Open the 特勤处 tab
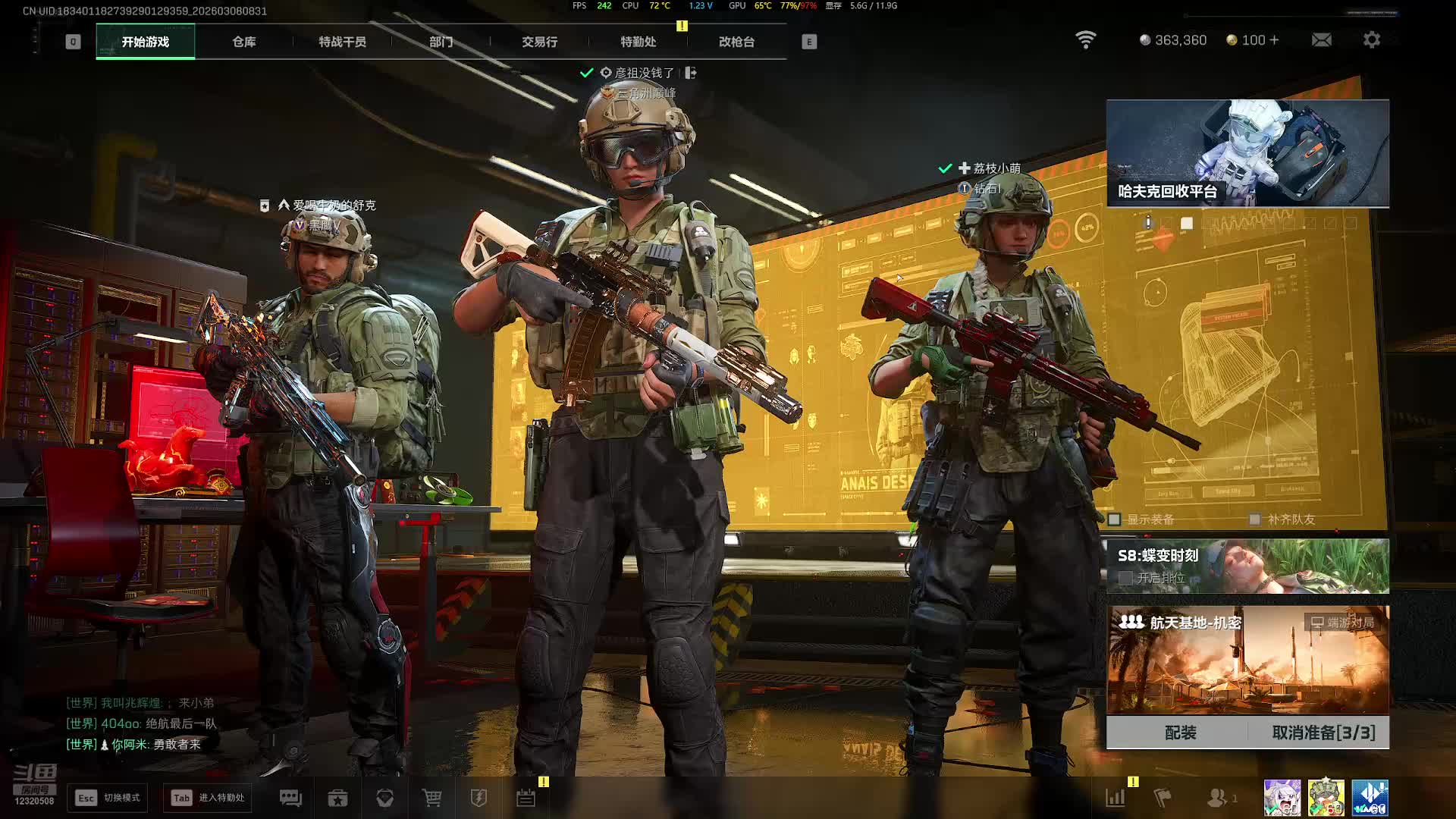Screen dimensions: 1456x819 [x=638, y=42]
